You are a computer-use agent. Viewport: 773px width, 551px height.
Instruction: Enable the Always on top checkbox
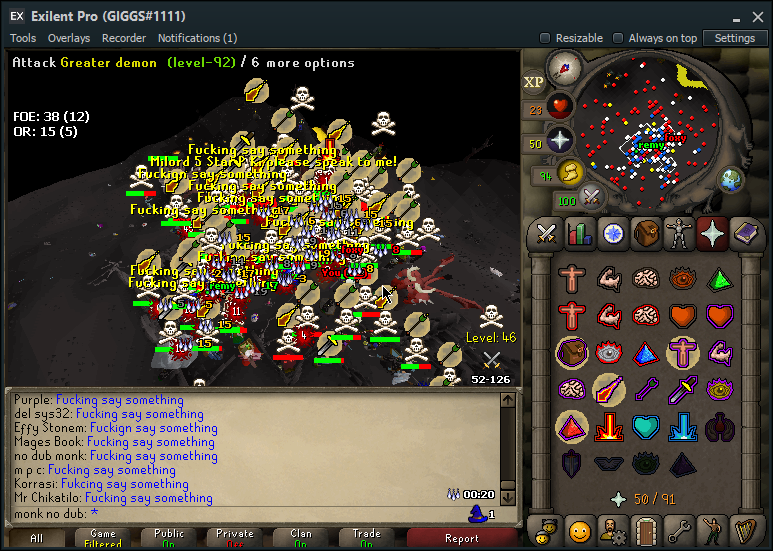point(617,38)
